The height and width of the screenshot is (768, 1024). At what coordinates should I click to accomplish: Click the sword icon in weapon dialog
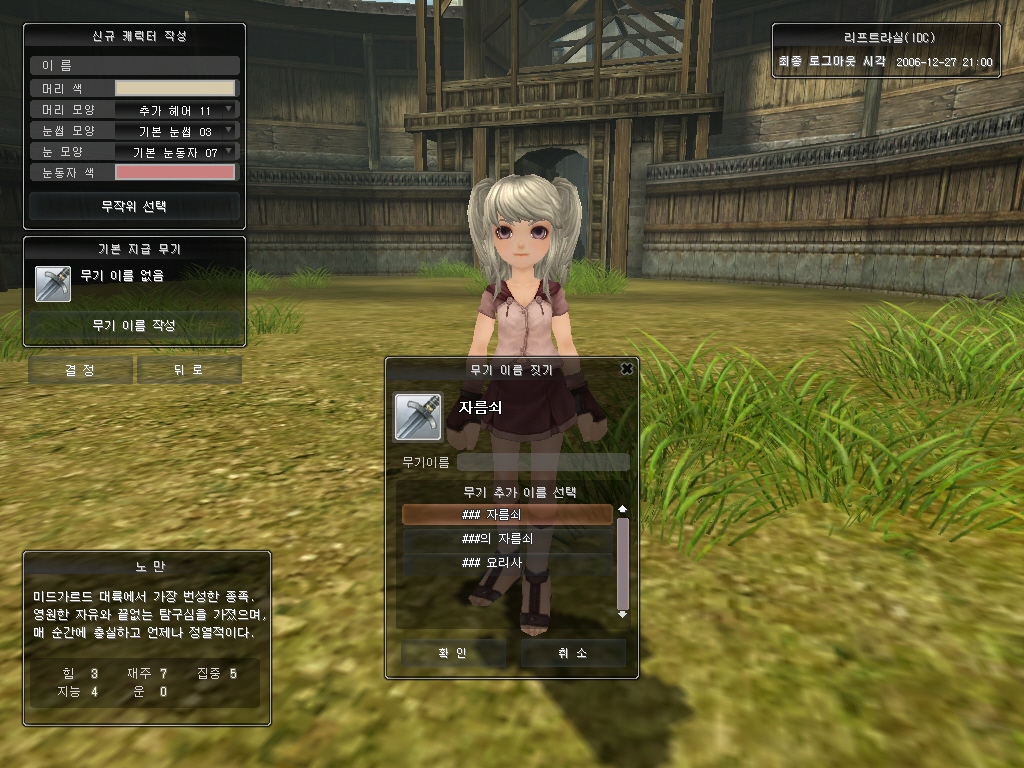click(x=418, y=417)
